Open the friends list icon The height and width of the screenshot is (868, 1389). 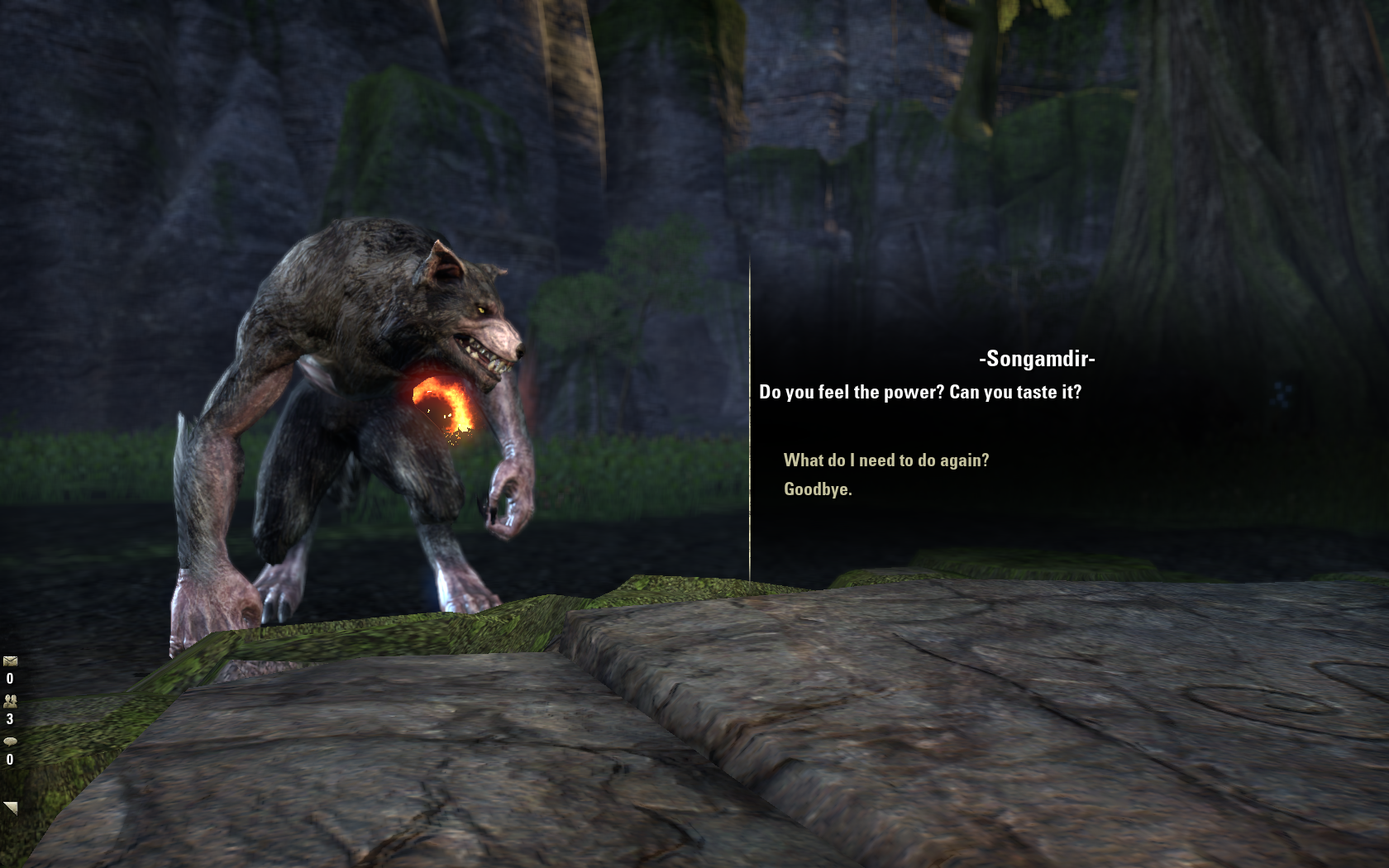[10, 701]
